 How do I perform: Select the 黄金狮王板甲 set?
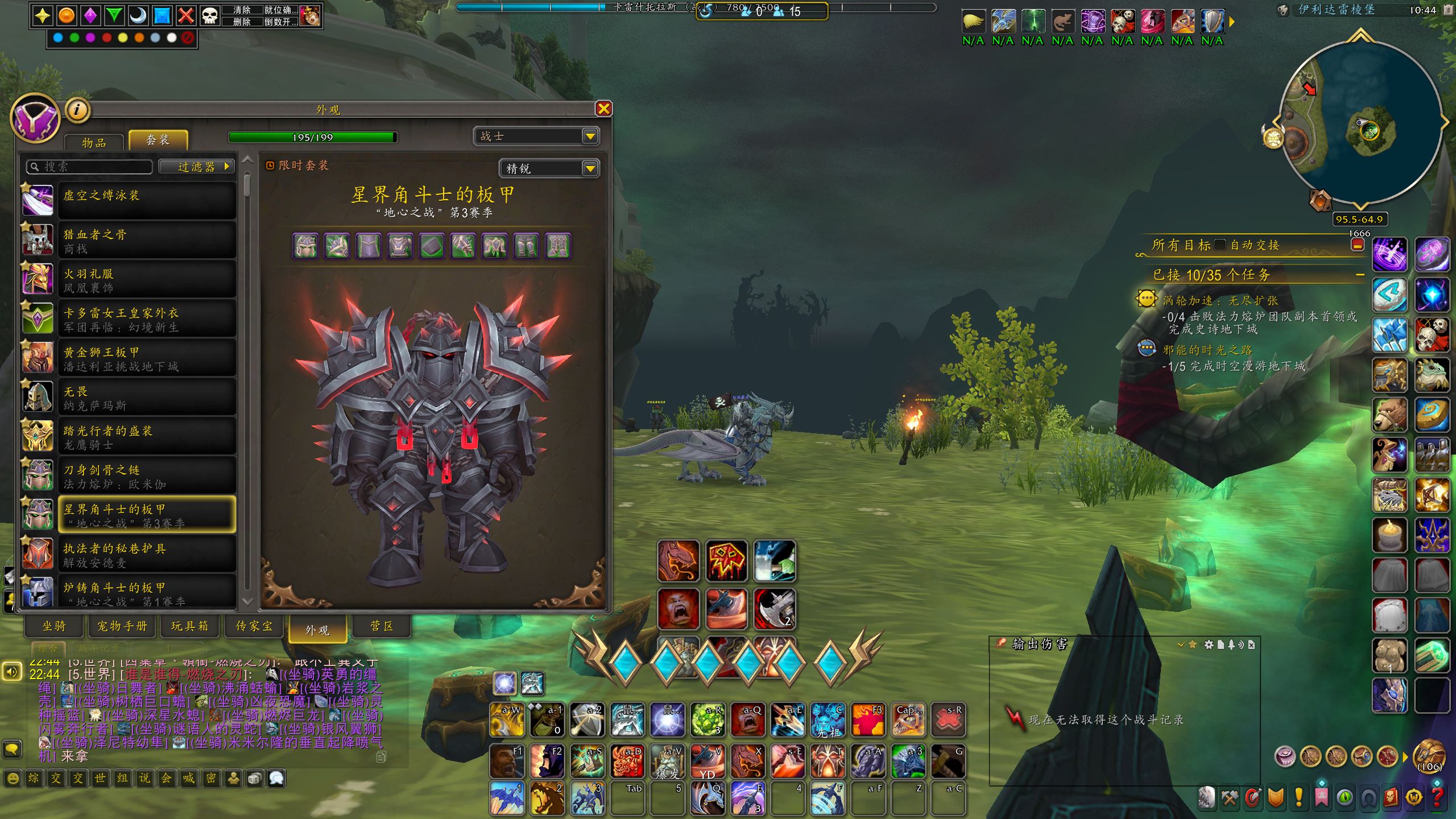(x=147, y=358)
